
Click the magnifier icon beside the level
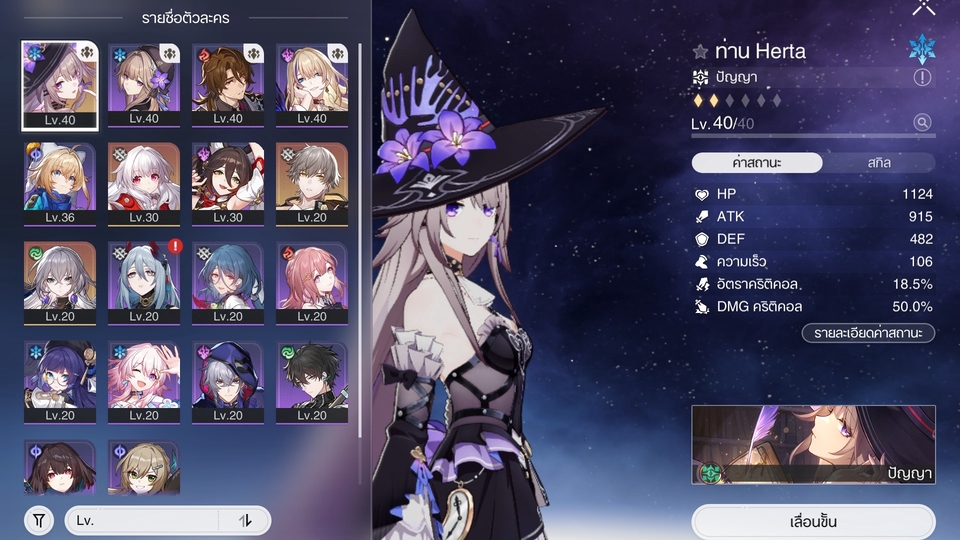pyautogui.click(x=922, y=123)
